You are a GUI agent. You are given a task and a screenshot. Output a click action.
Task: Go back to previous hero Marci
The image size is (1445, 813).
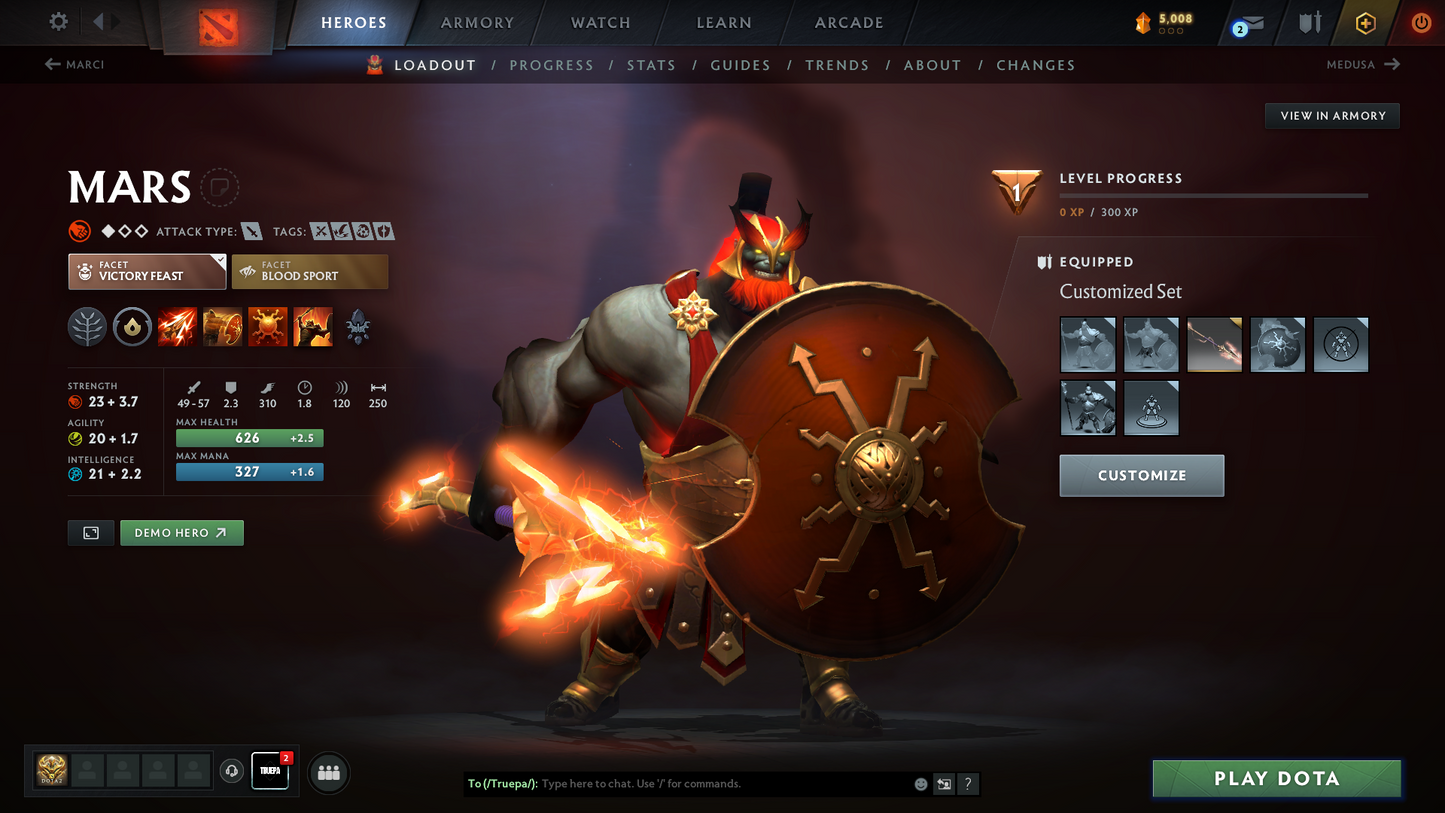[75, 65]
